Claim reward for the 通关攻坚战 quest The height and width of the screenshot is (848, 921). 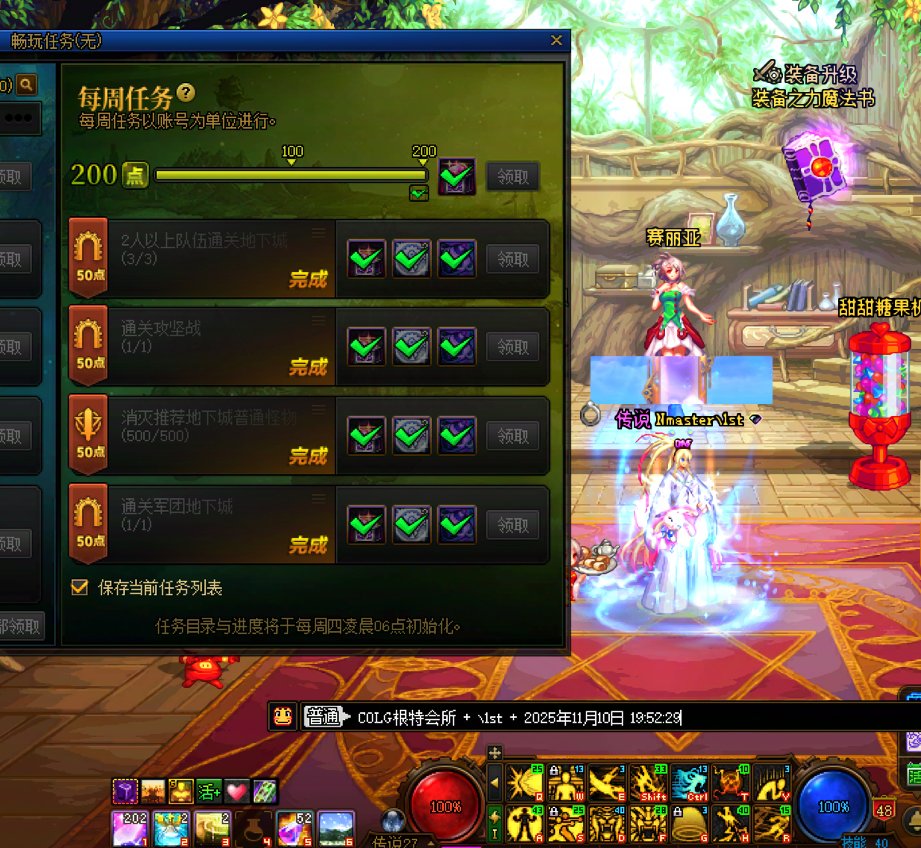click(x=513, y=347)
